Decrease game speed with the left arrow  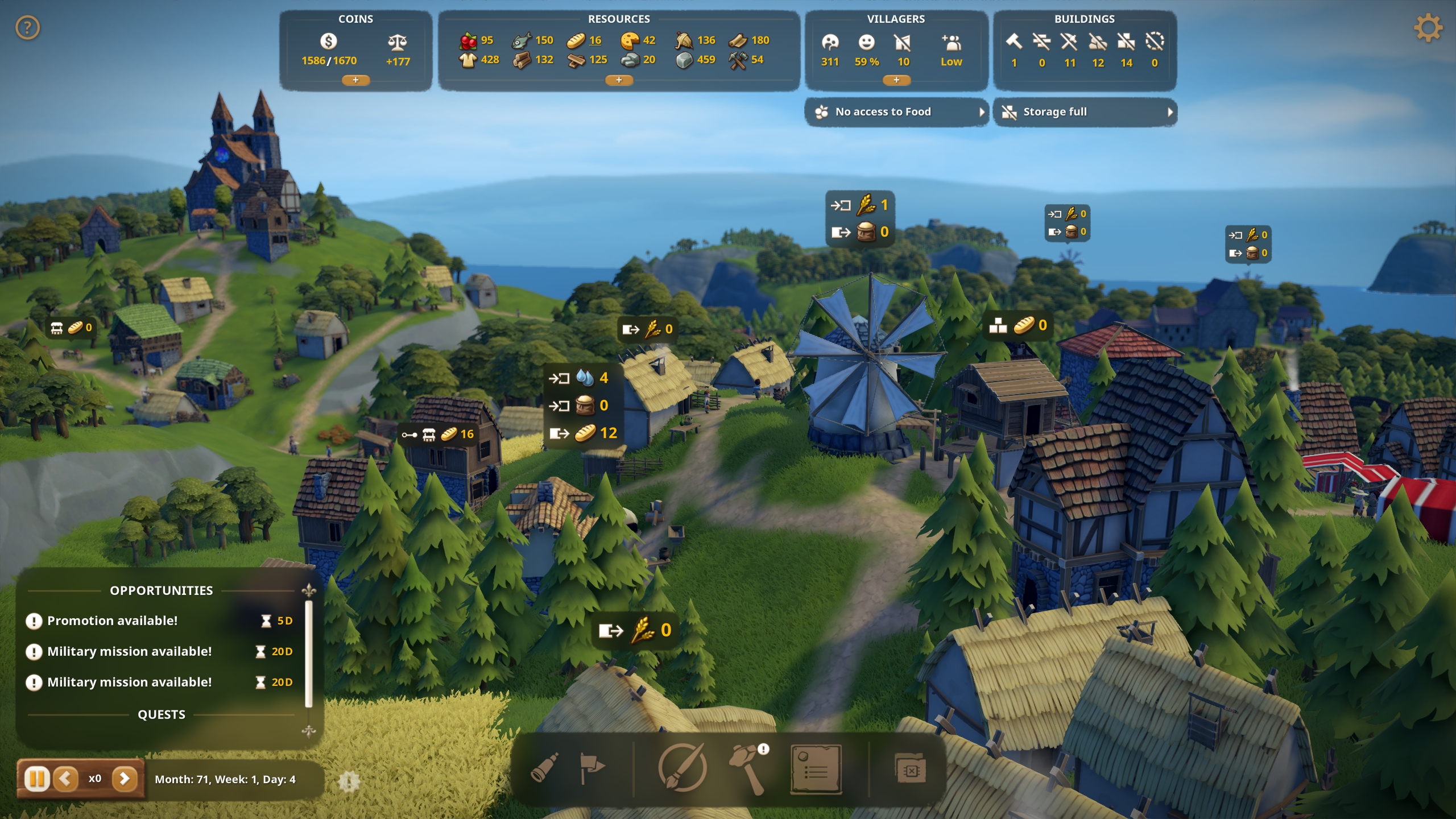pos(66,779)
